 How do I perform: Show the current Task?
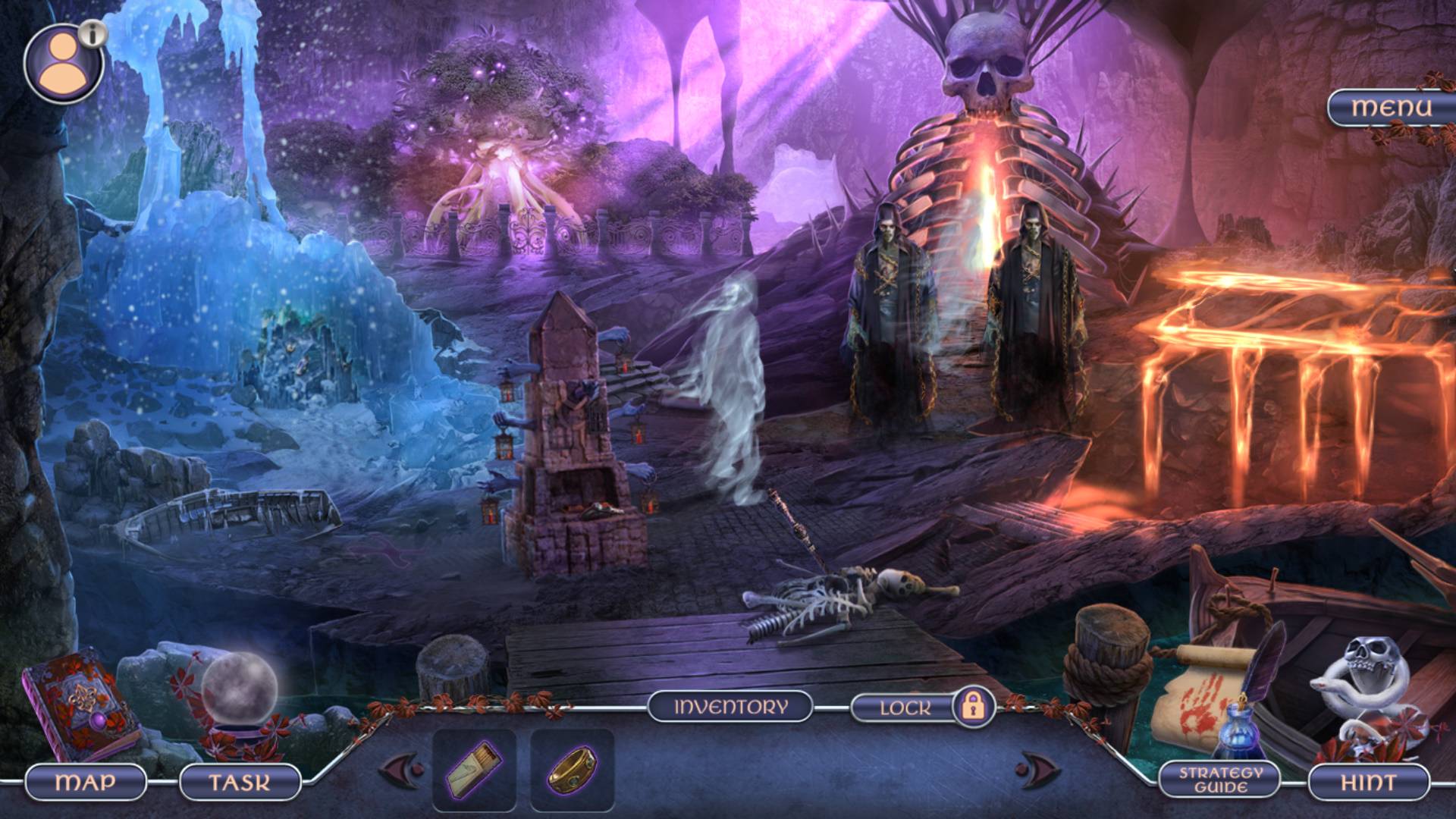(240, 782)
